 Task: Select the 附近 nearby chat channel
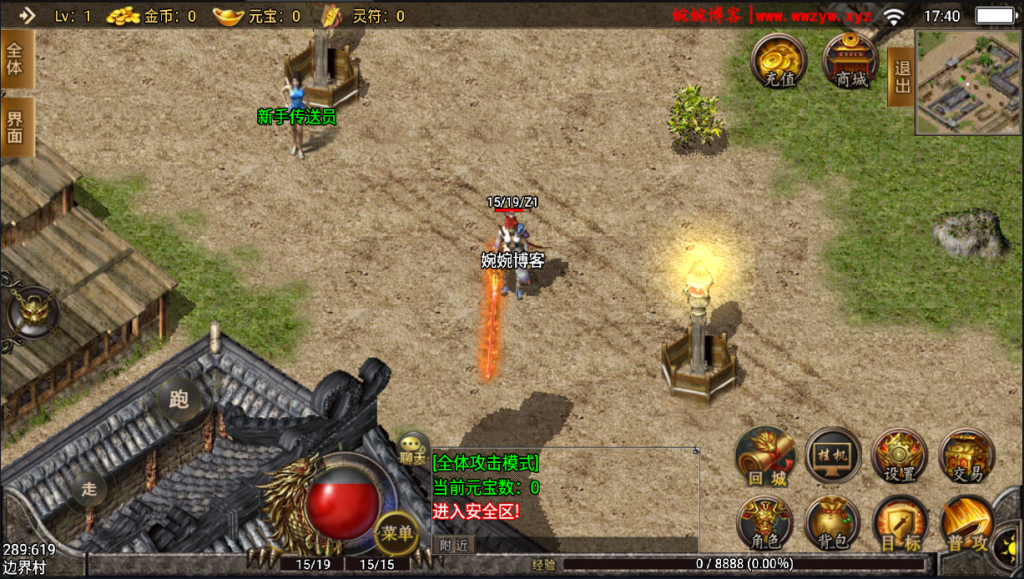tap(454, 545)
